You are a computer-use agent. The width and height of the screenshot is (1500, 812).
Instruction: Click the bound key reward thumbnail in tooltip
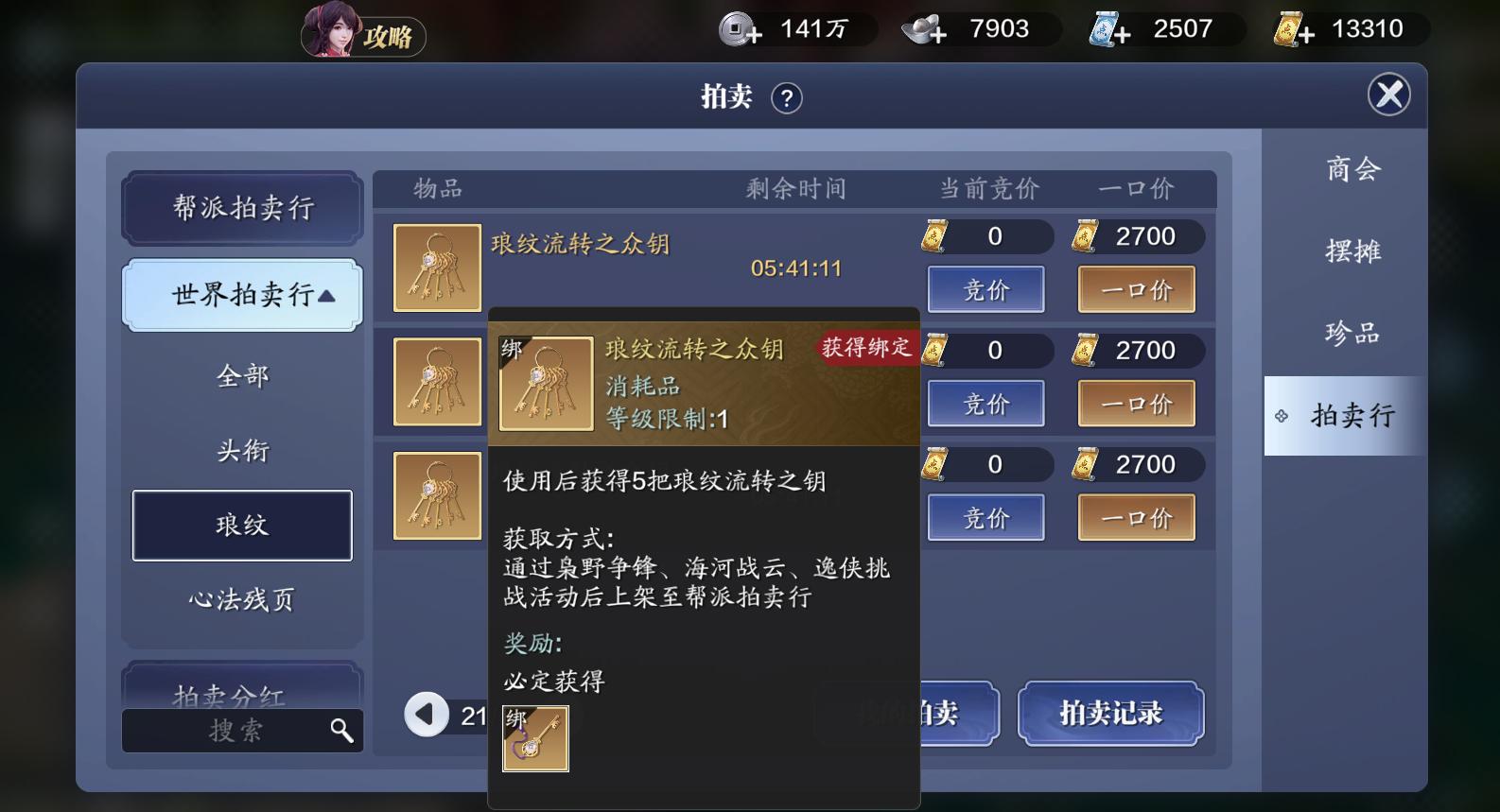point(534,738)
